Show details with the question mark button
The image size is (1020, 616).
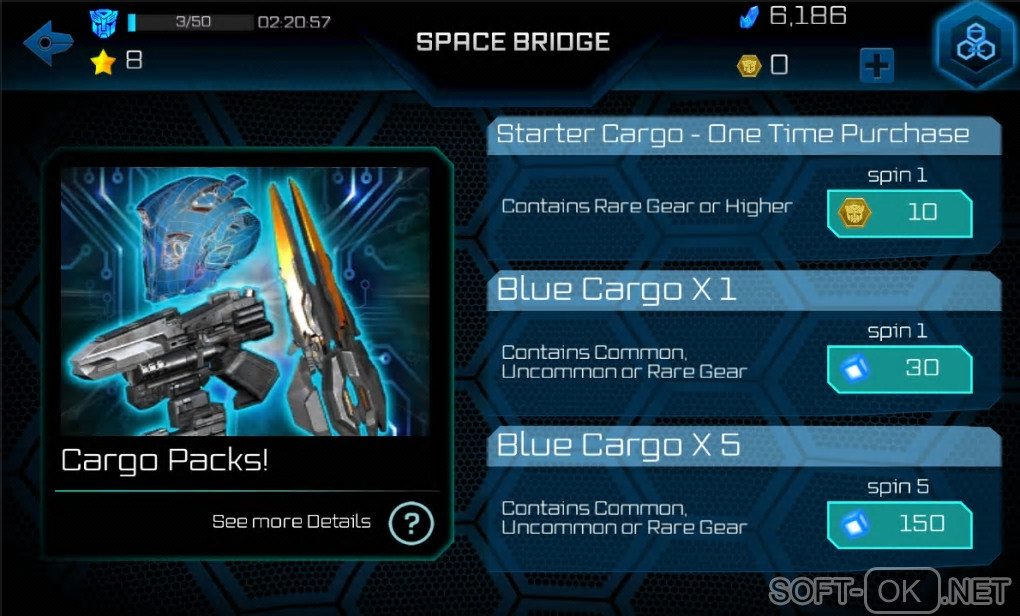point(410,523)
